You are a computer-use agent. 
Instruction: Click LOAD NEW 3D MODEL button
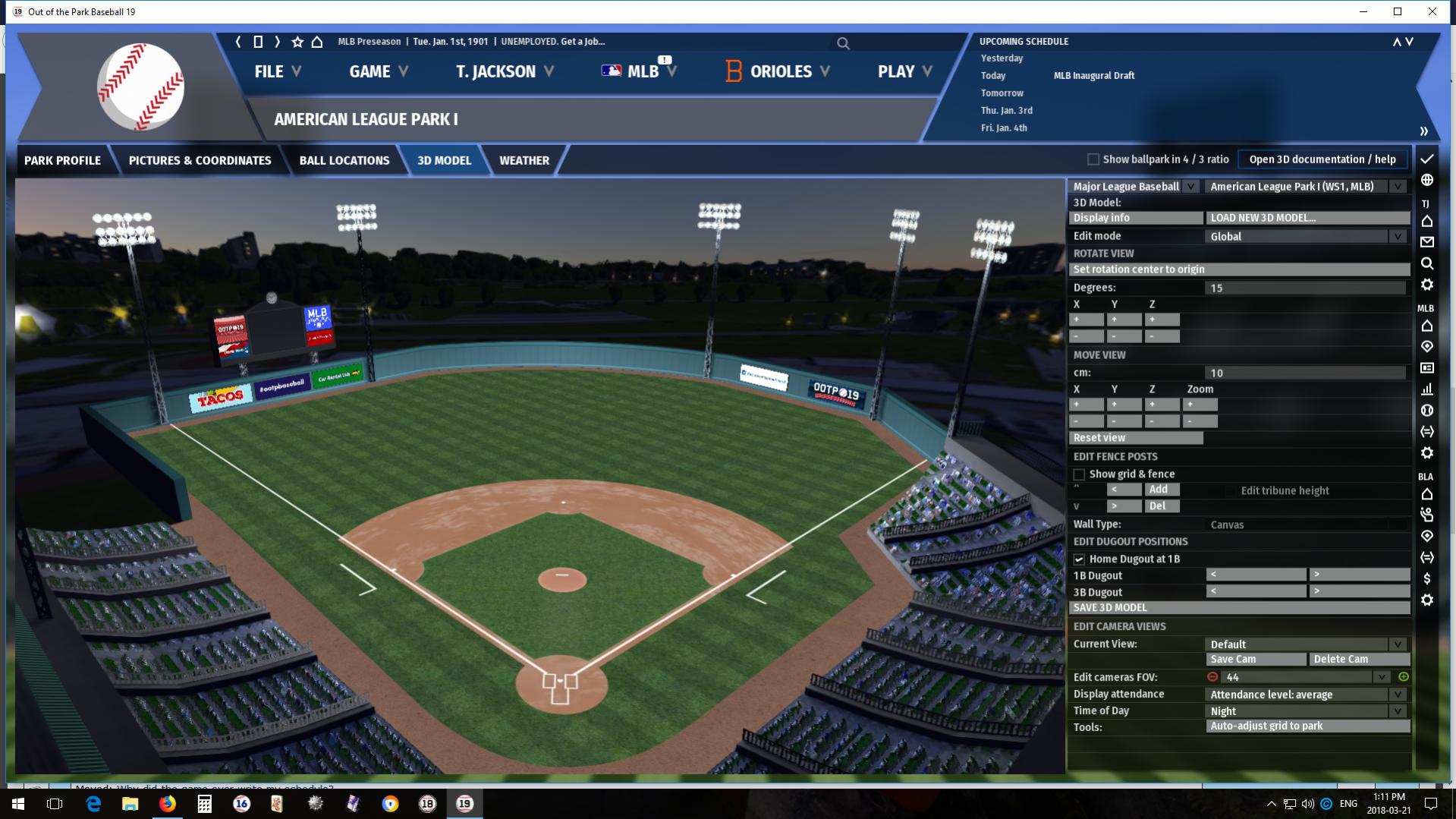[x=1307, y=218]
